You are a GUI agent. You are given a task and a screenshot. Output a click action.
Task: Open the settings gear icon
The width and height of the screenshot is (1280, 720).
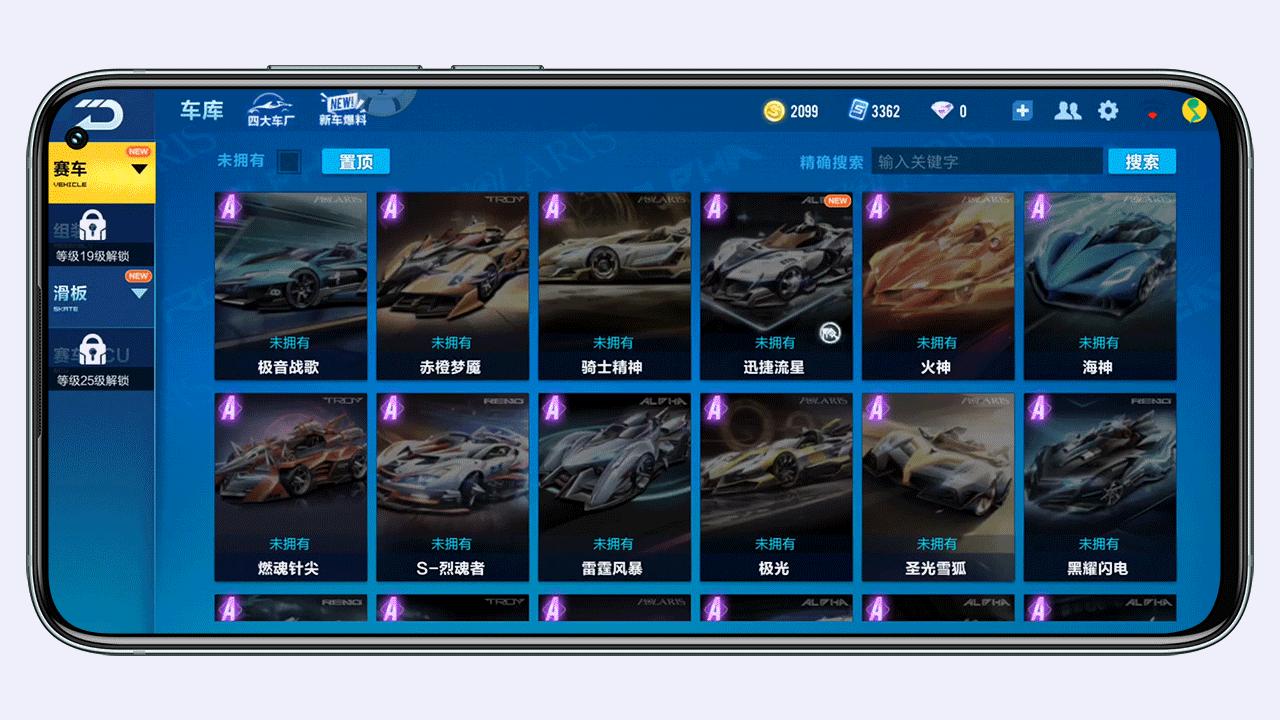1107,110
